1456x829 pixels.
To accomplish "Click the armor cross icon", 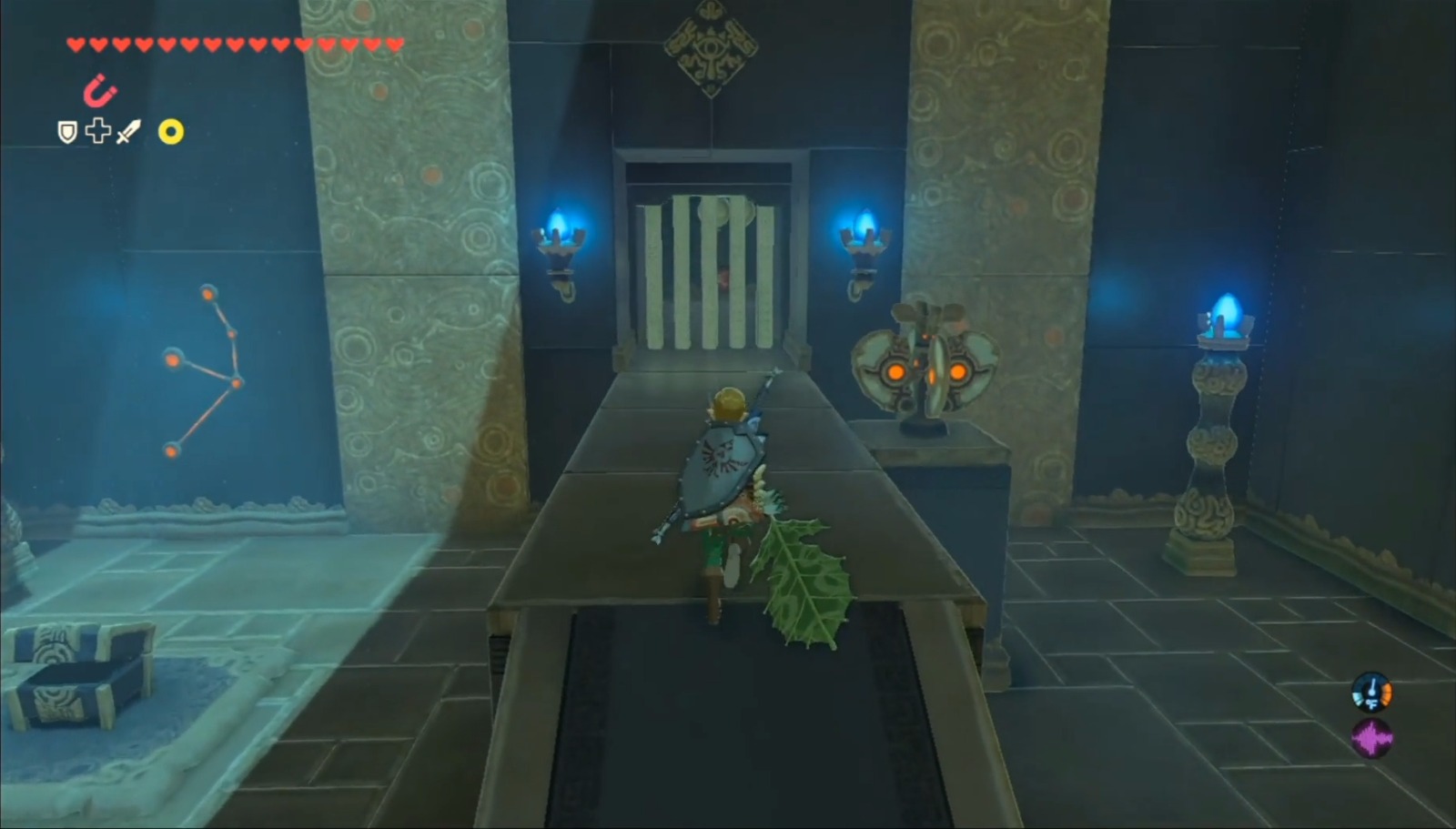I will click(x=97, y=131).
